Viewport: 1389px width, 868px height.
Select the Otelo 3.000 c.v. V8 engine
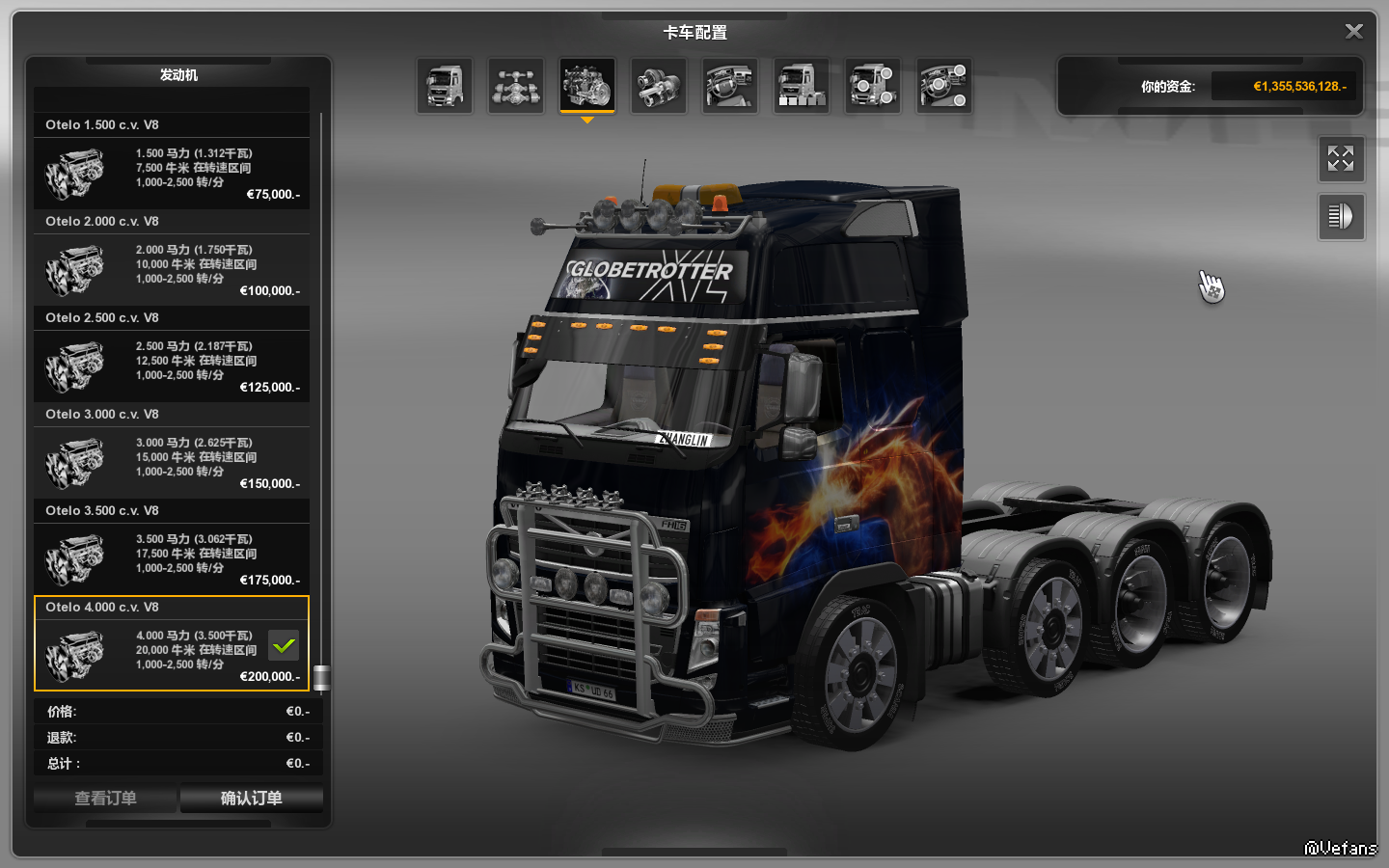(x=172, y=463)
